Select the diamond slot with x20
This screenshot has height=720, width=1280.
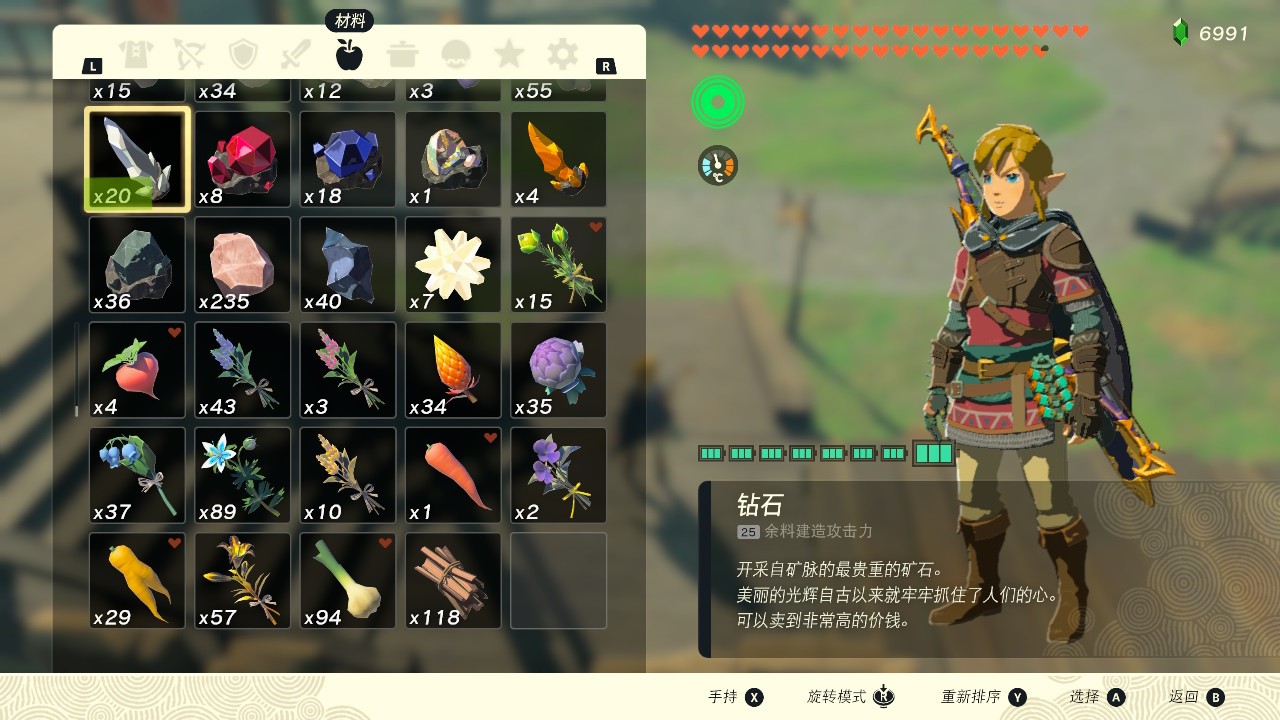137,159
